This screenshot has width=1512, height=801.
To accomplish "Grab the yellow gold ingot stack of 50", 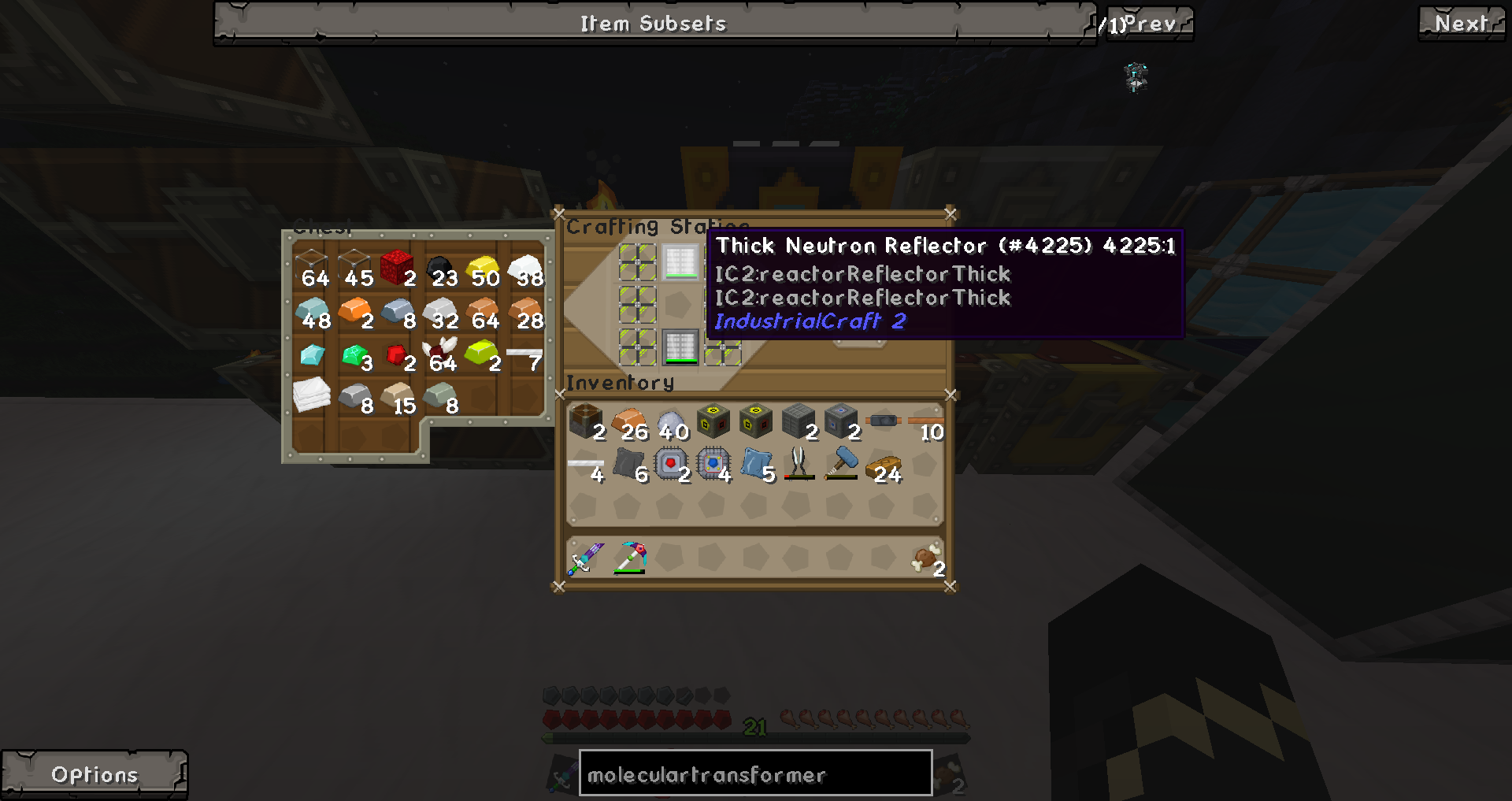I will tap(482, 270).
